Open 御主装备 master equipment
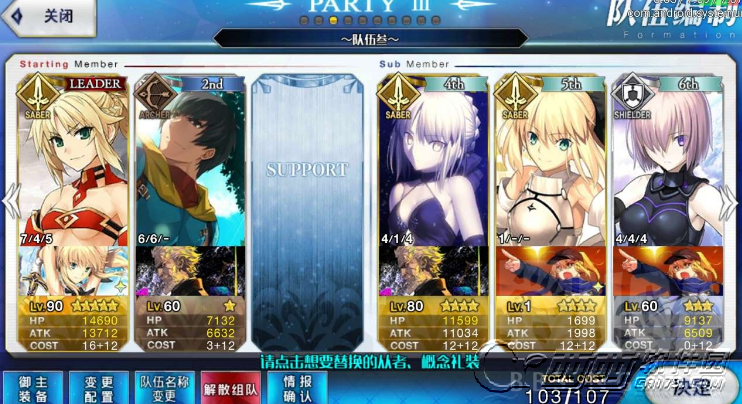The height and width of the screenshot is (404, 742). point(32,386)
